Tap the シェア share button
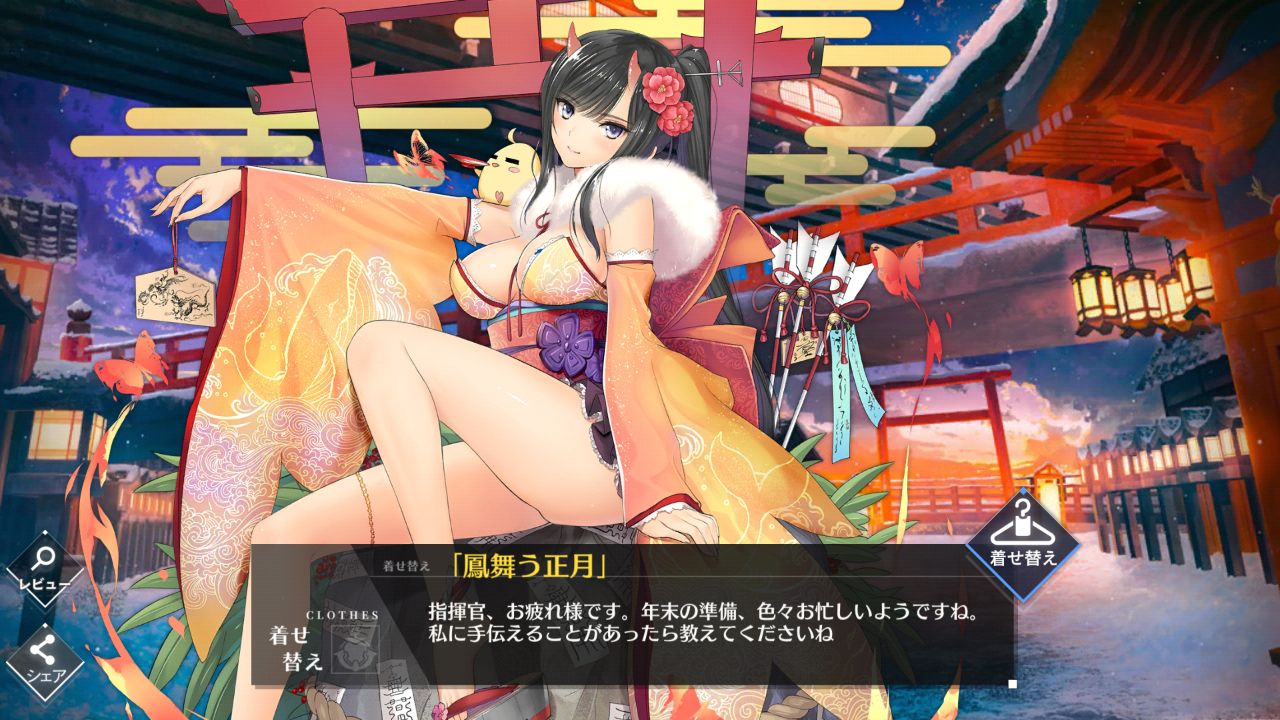This screenshot has height=720, width=1280. tap(44, 659)
